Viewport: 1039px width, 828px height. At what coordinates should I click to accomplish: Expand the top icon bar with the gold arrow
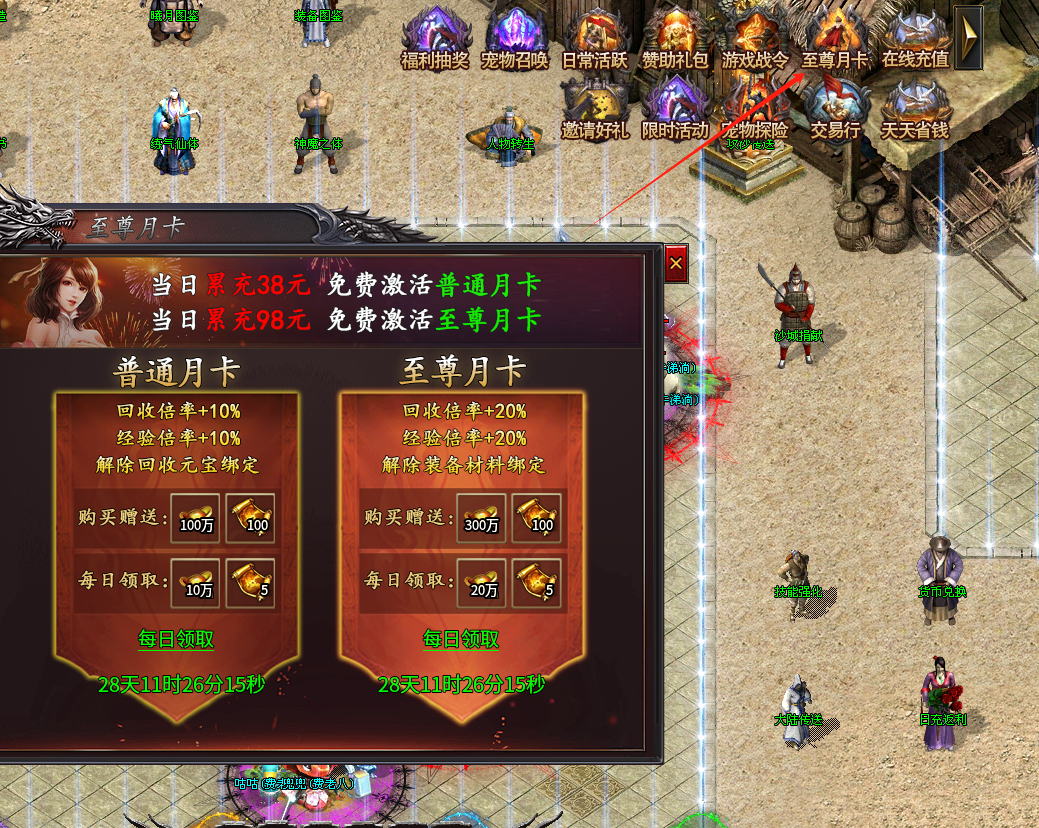coord(968,37)
